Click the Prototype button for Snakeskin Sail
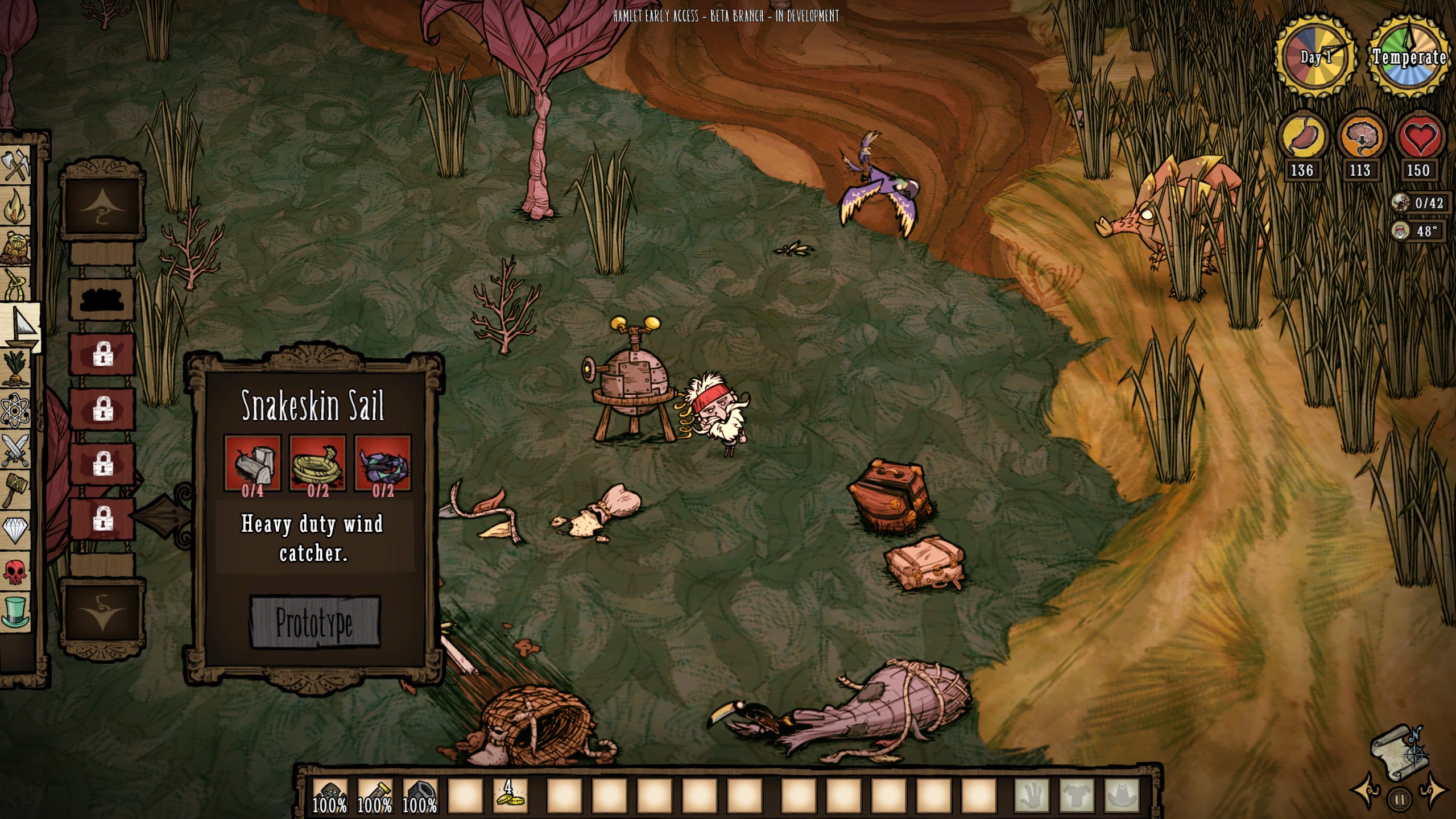This screenshot has height=819, width=1456. point(315,622)
